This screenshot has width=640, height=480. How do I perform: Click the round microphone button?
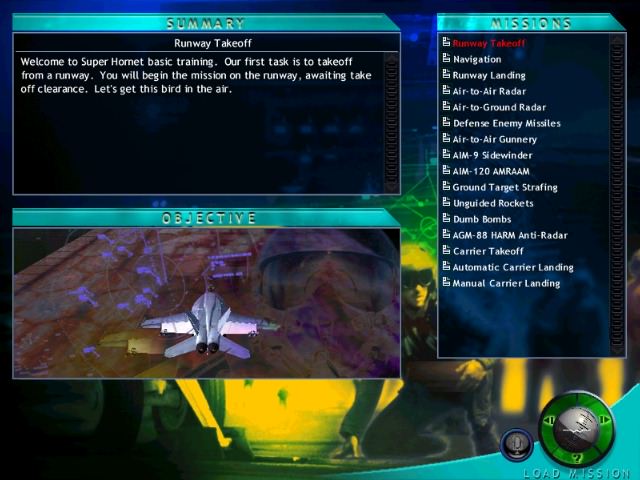click(x=516, y=442)
